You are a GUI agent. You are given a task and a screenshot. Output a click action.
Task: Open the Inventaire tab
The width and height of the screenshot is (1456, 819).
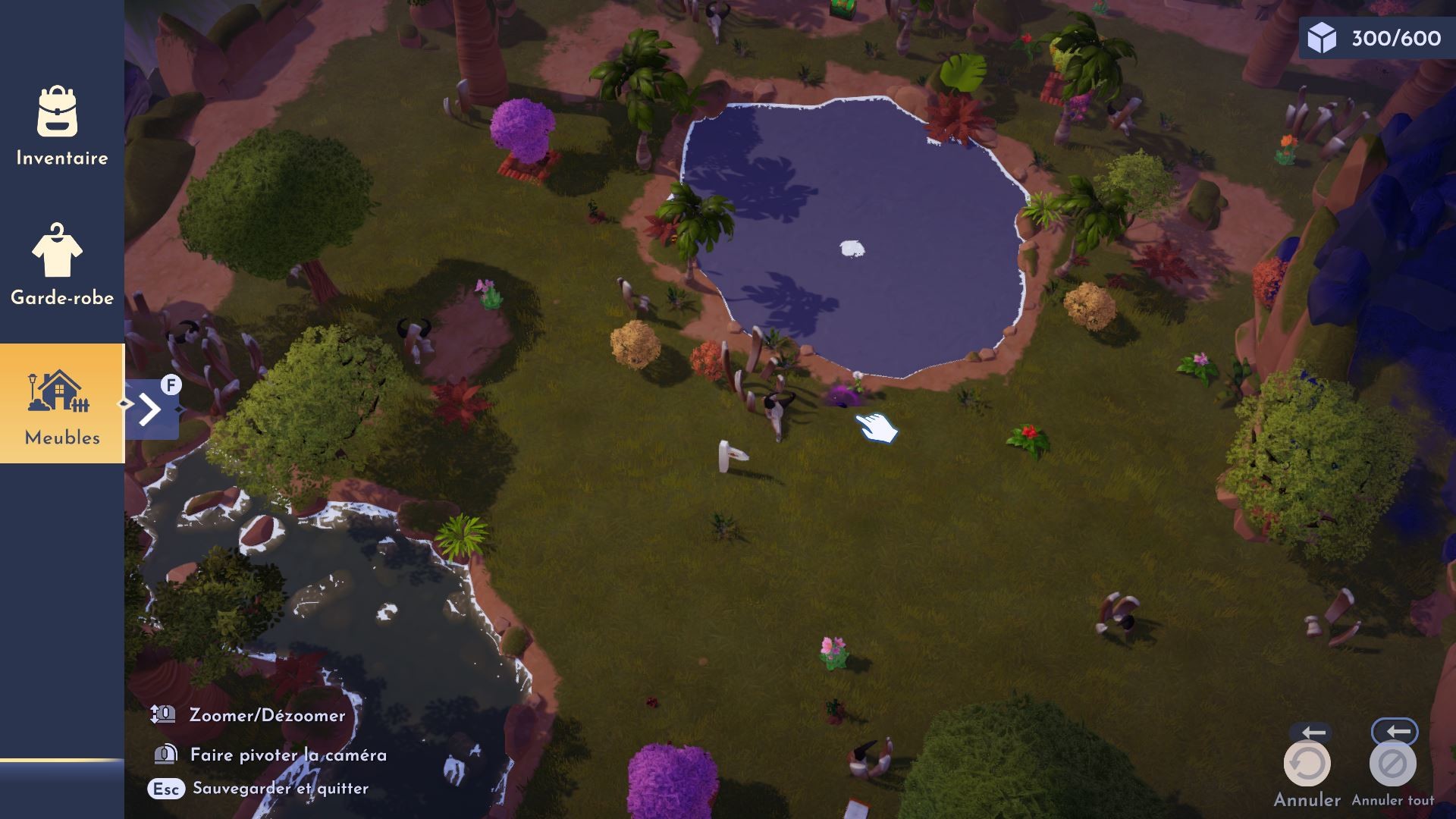click(x=61, y=127)
